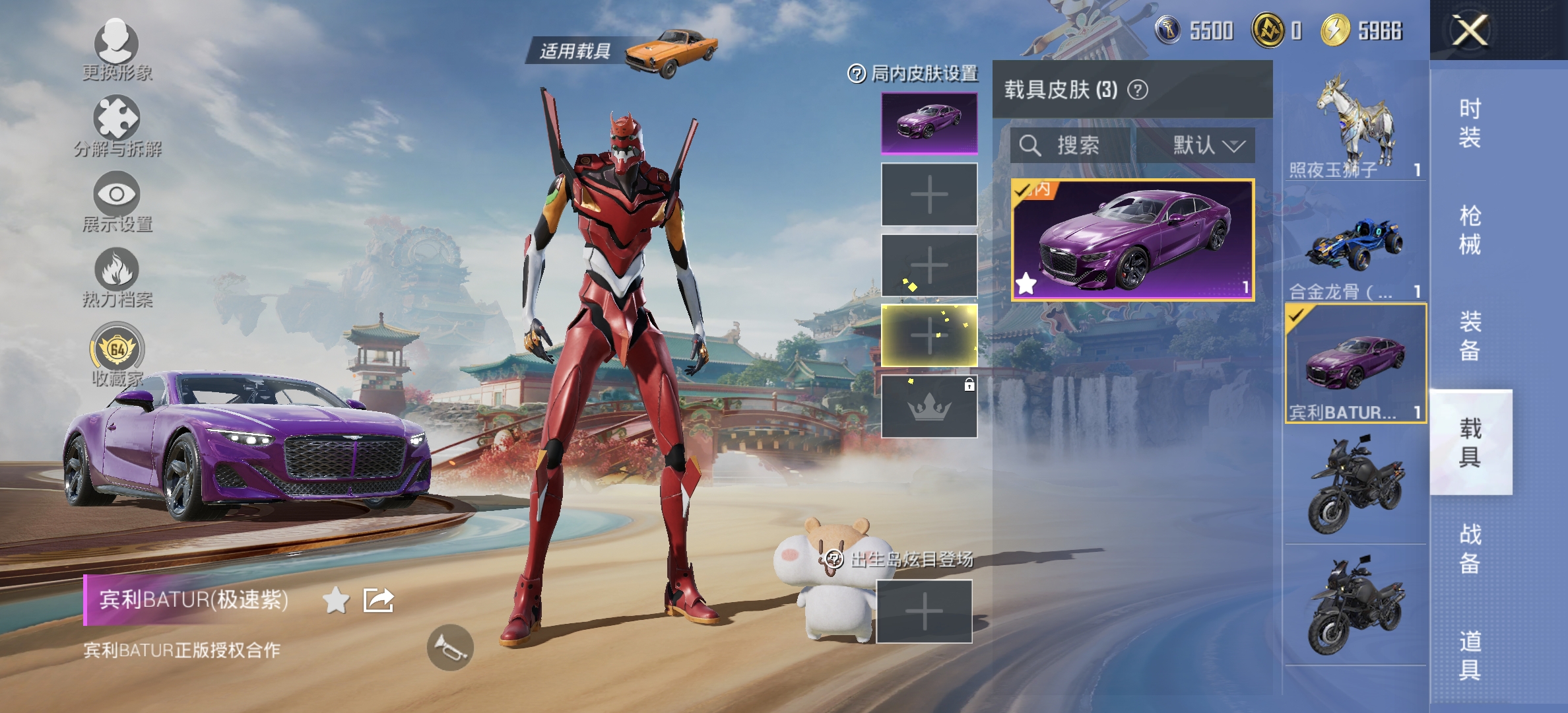
Task: Switch to the 时装 outfits tab
Action: coord(1470,123)
